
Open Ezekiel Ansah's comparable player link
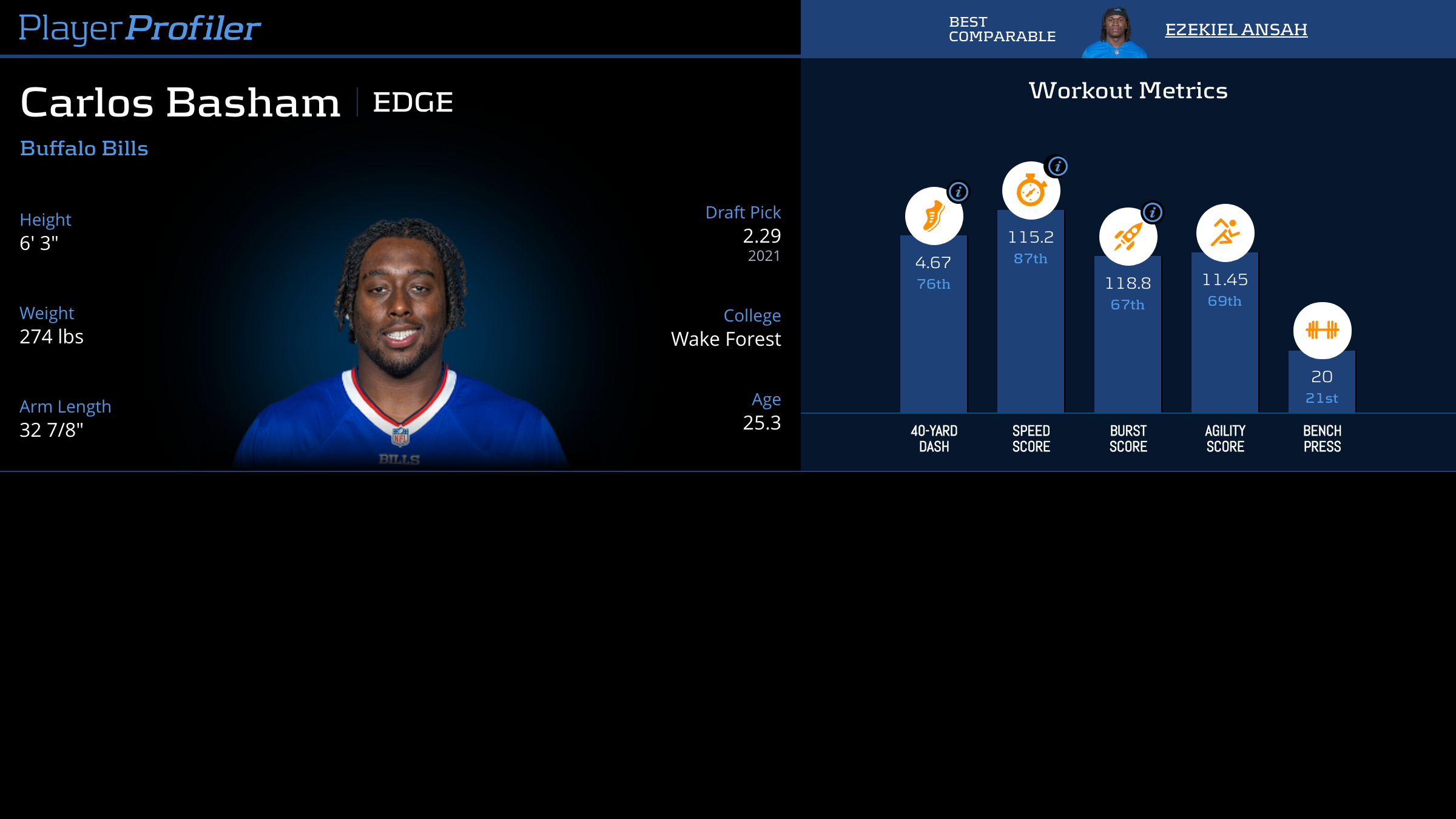click(x=1236, y=29)
